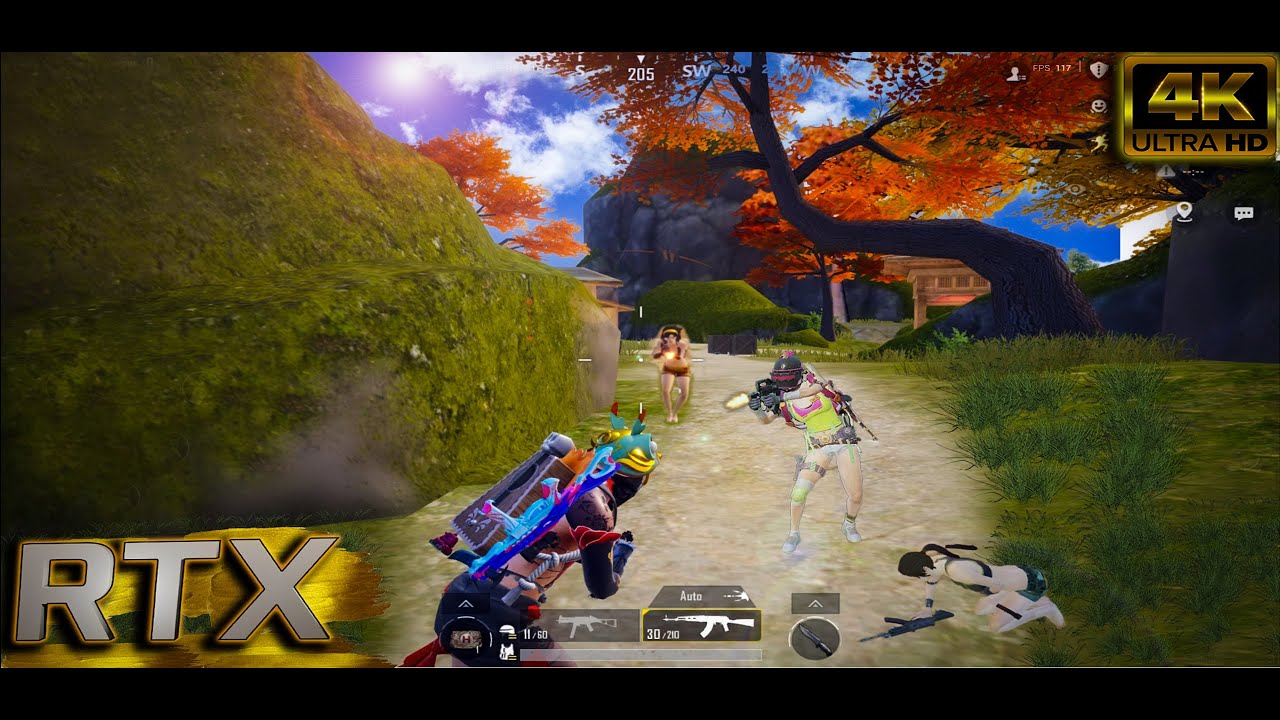Use the healing item quick slot
The width and height of the screenshot is (1280, 720).
[463, 638]
